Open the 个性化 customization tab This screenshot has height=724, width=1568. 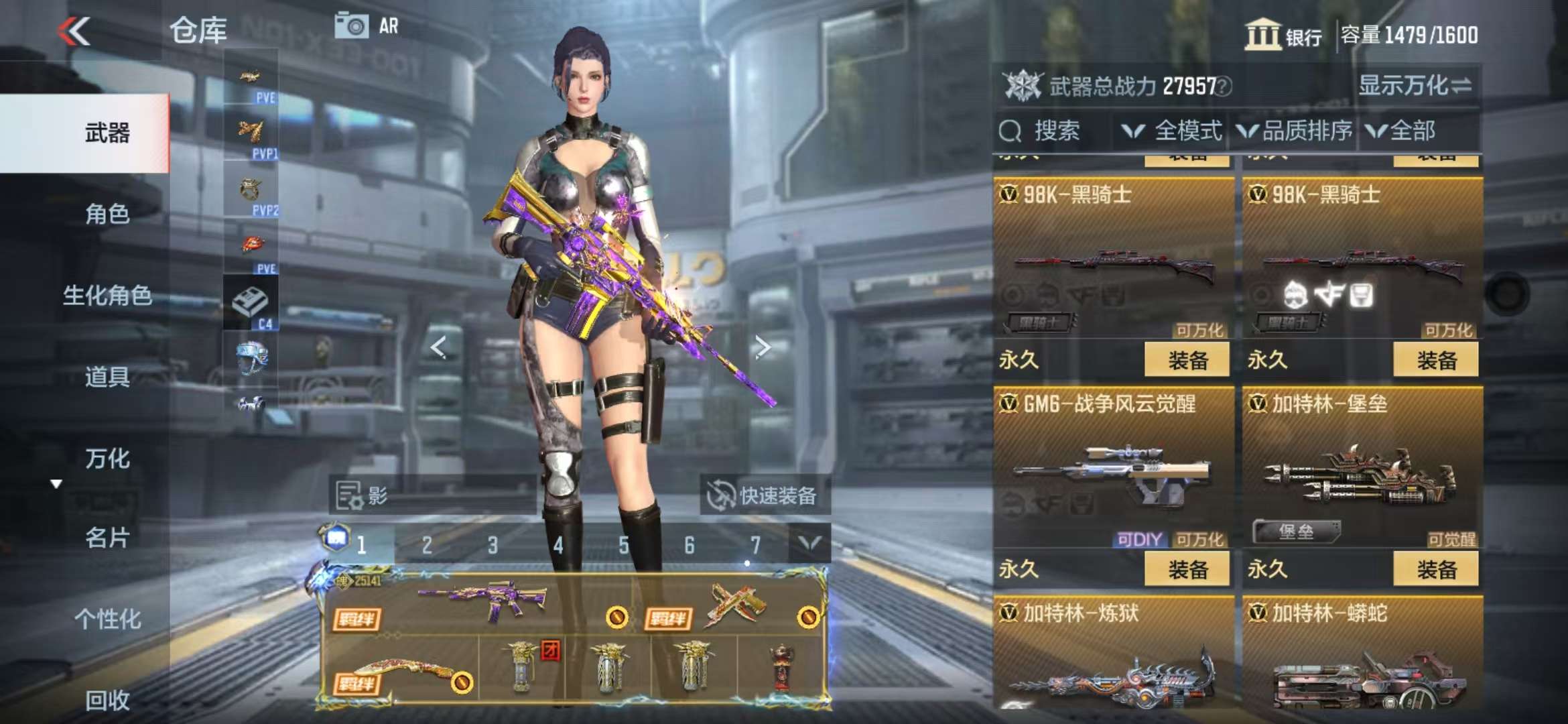point(107,619)
